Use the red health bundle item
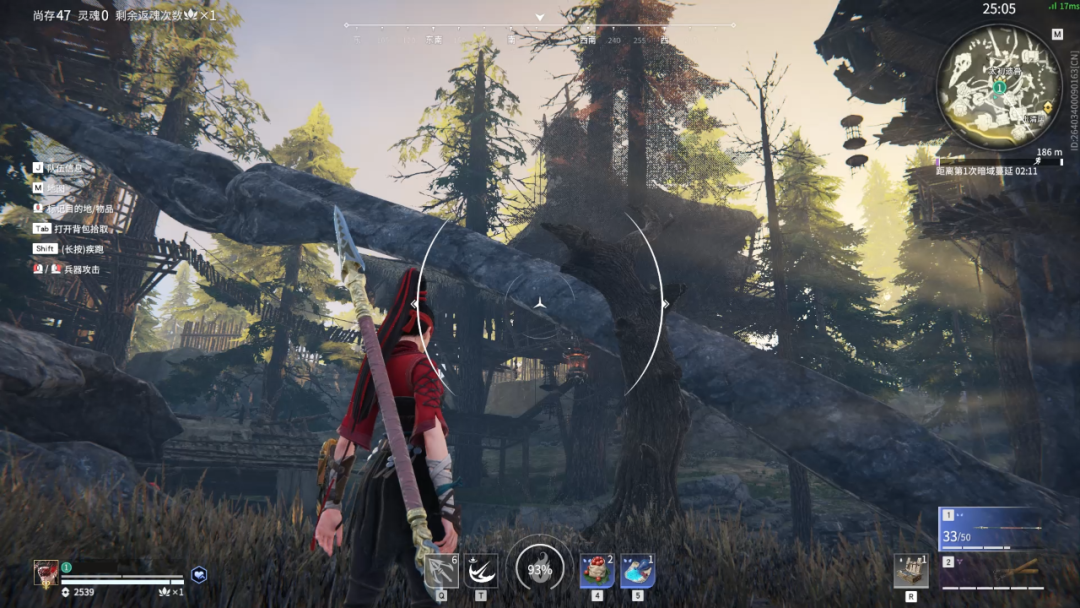Image resolution: width=1080 pixels, height=608 pixels. tap(597, 571)
